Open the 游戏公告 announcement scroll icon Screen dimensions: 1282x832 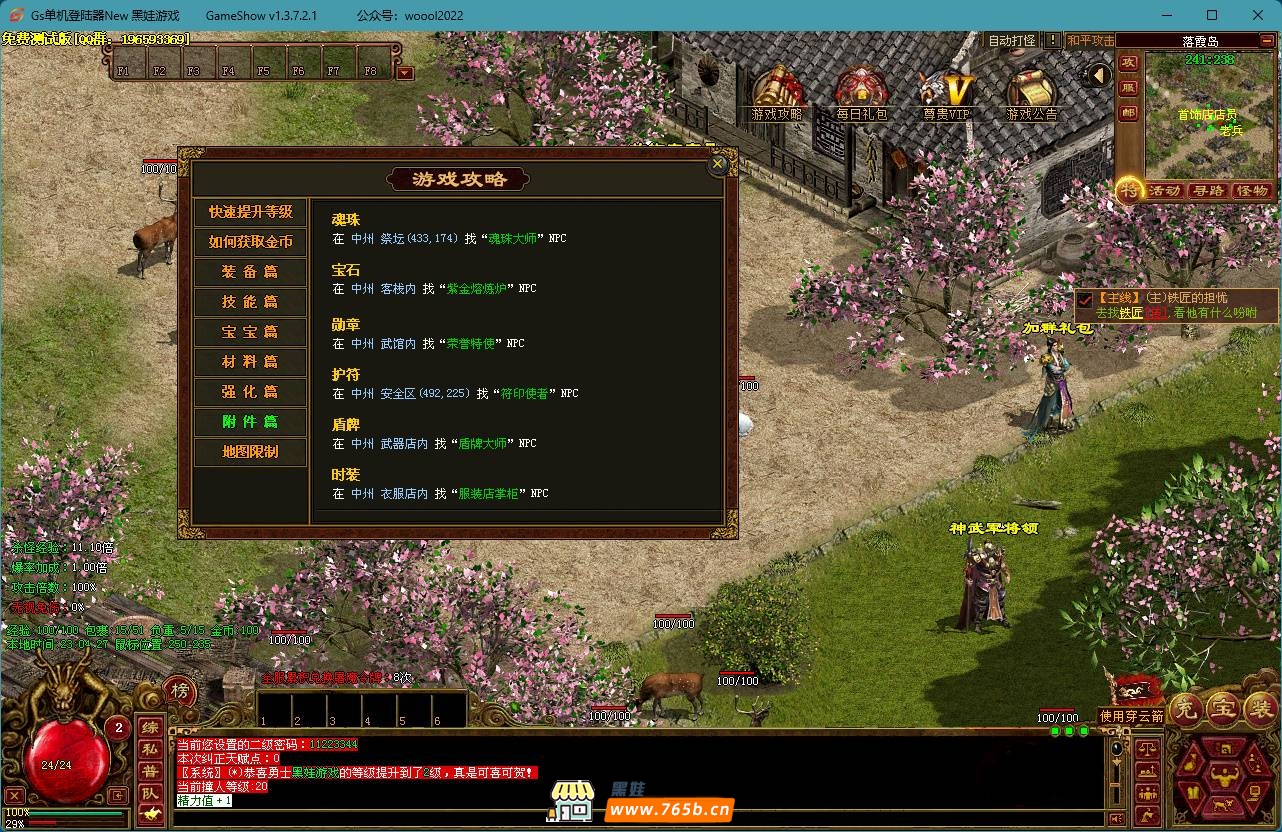pos(1031,90)
